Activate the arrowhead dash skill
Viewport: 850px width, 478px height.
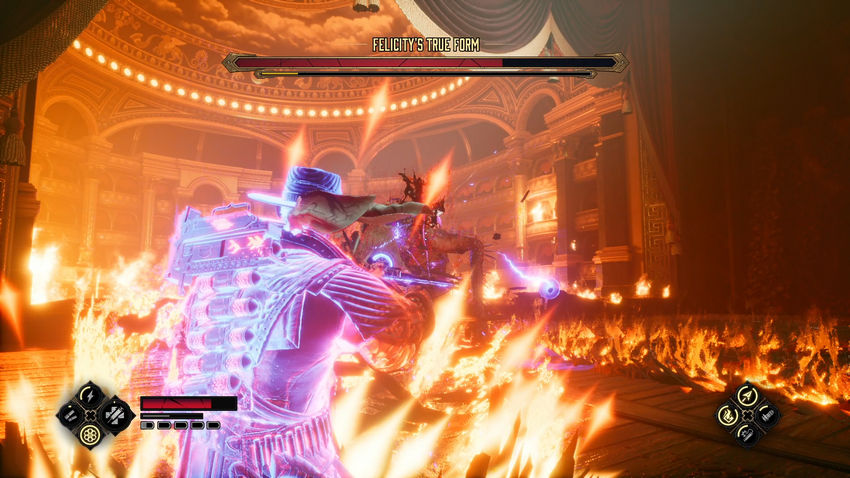pyautogui.click(x=747, y=395)
